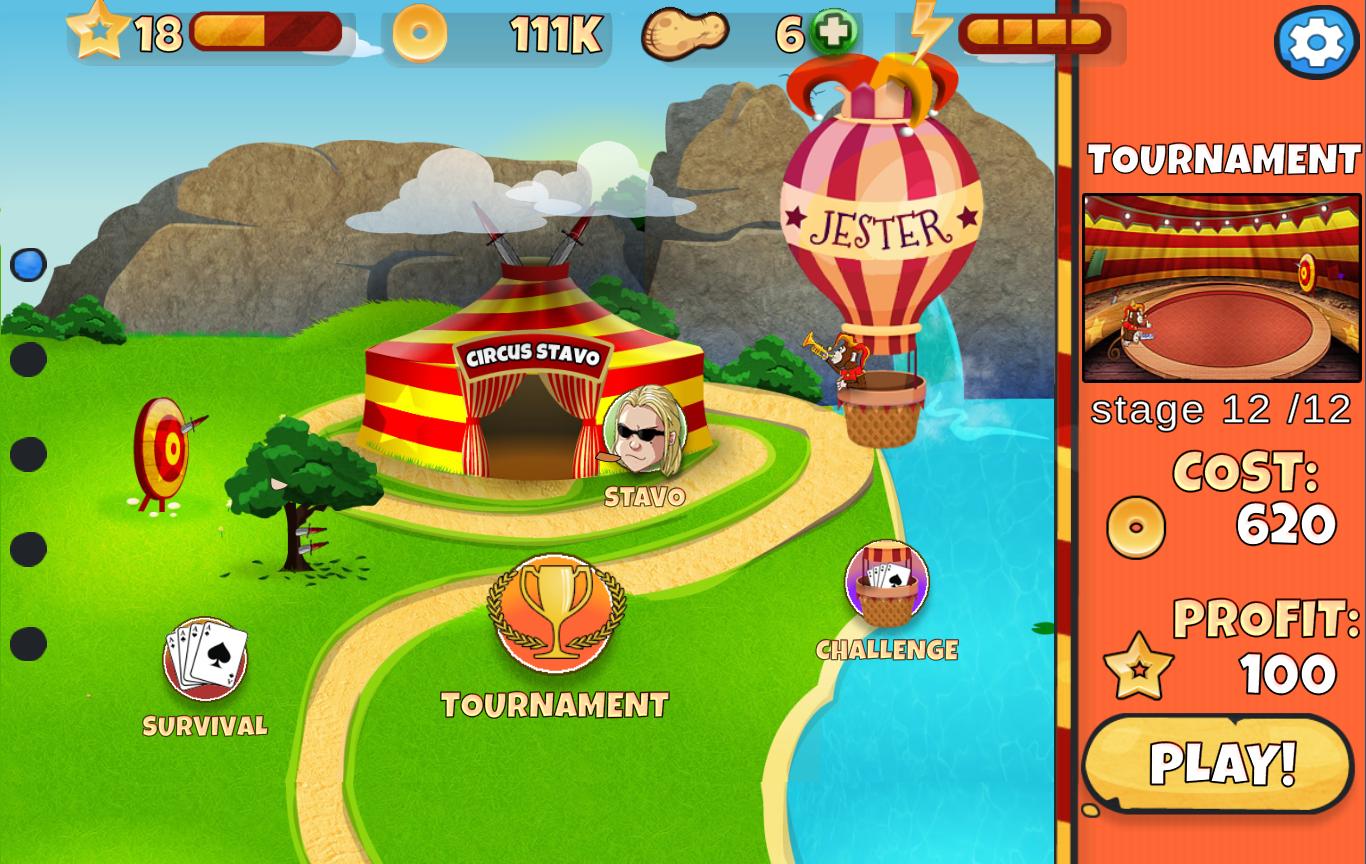Open the settings gear
The height and width of the screenshot is (864, 1366).
1316,42
